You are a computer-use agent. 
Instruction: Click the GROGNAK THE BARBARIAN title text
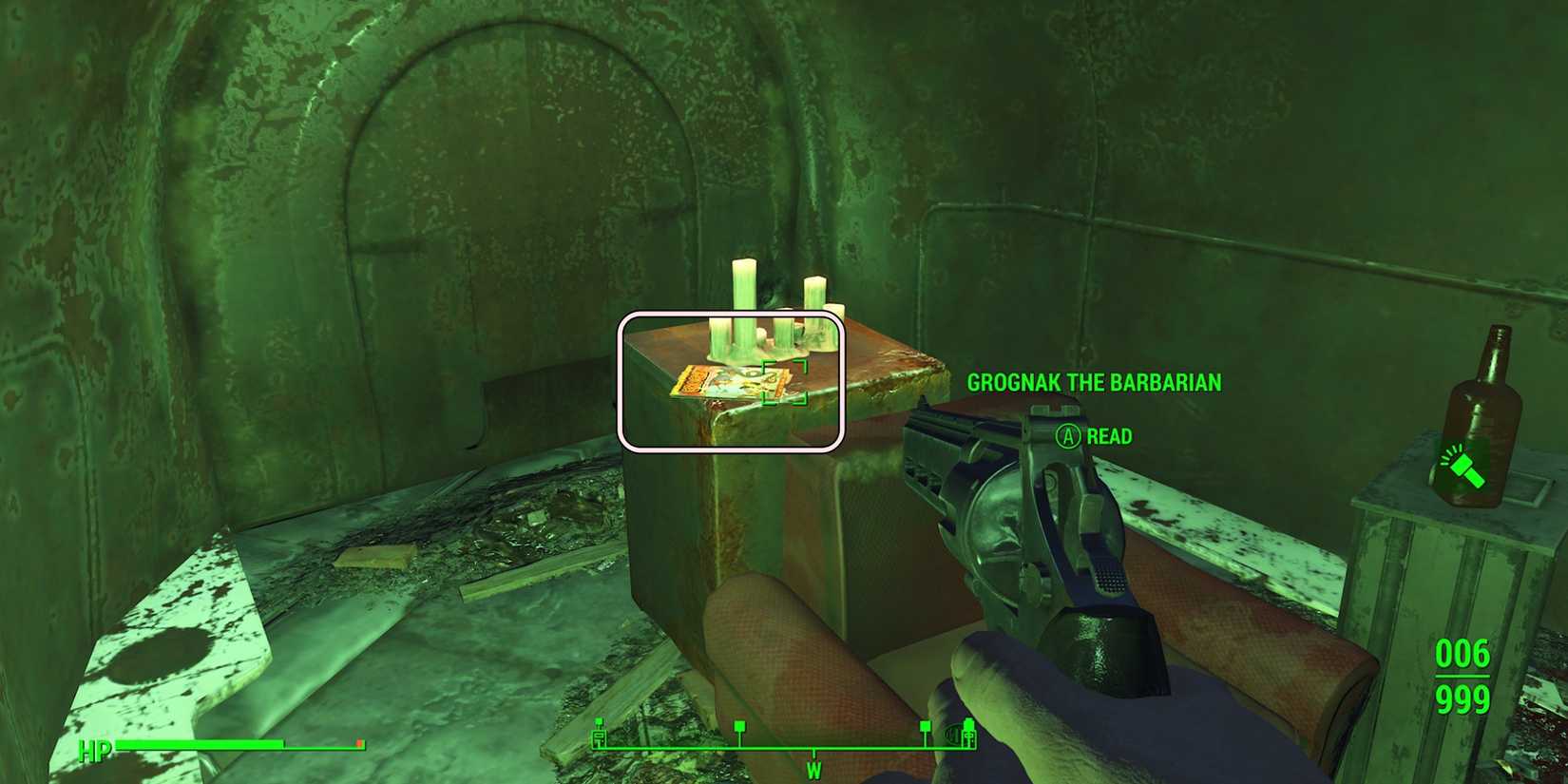click(x=1092, y=383)
